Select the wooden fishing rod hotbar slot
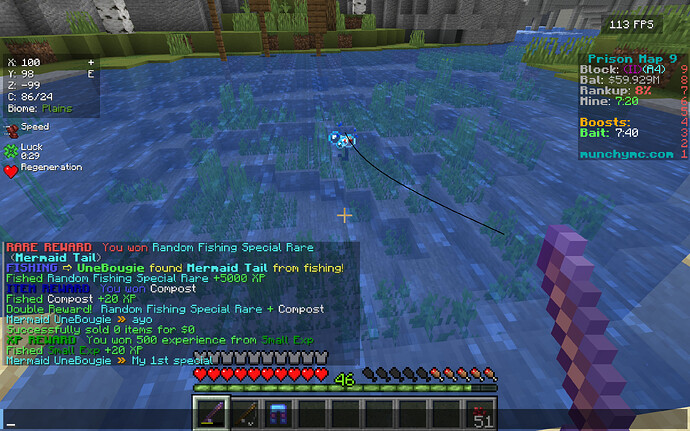Screen dimensions: 690x431 click(245, 412)
